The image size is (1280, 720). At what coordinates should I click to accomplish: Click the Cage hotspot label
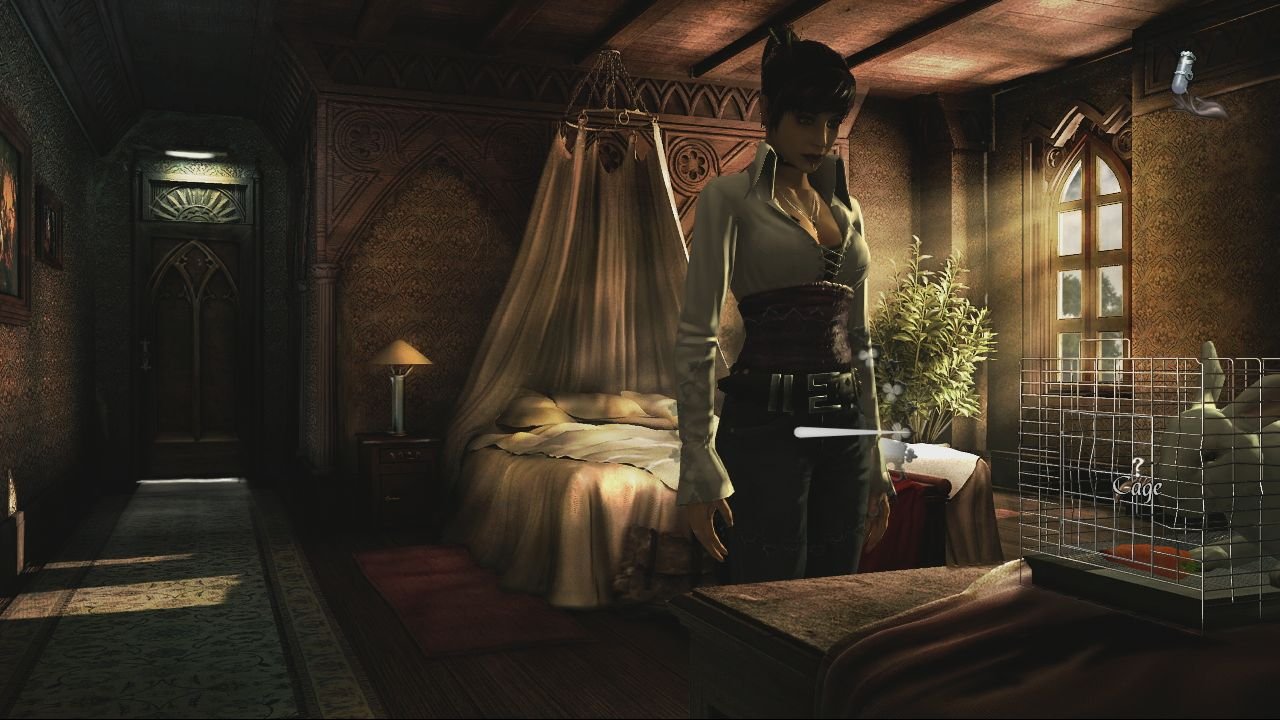coord(1138,487)
